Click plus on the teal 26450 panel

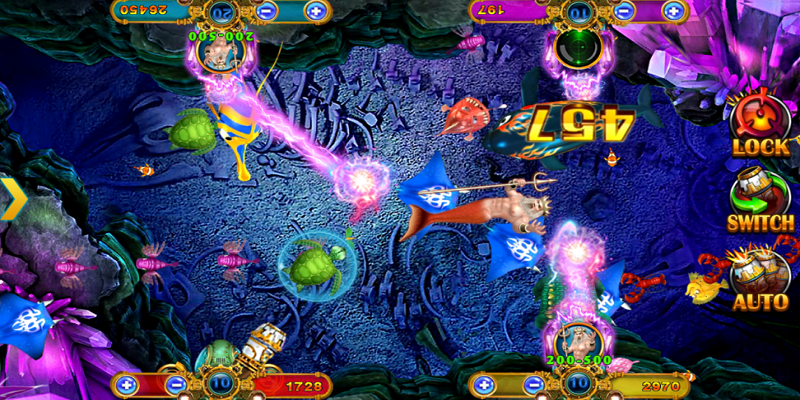316,12
